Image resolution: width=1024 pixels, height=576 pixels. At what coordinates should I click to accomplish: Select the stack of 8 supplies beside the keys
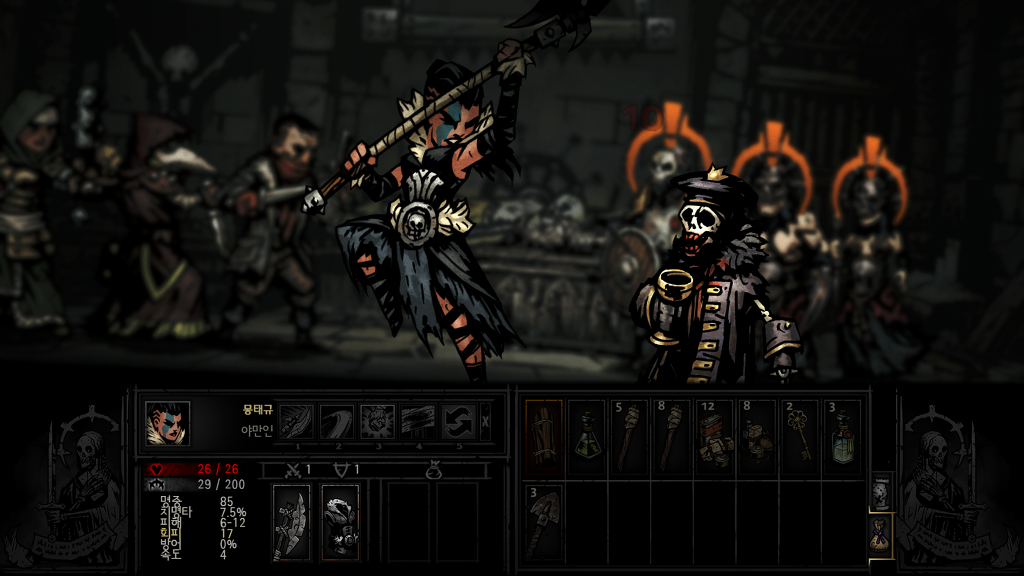(757, 437)
